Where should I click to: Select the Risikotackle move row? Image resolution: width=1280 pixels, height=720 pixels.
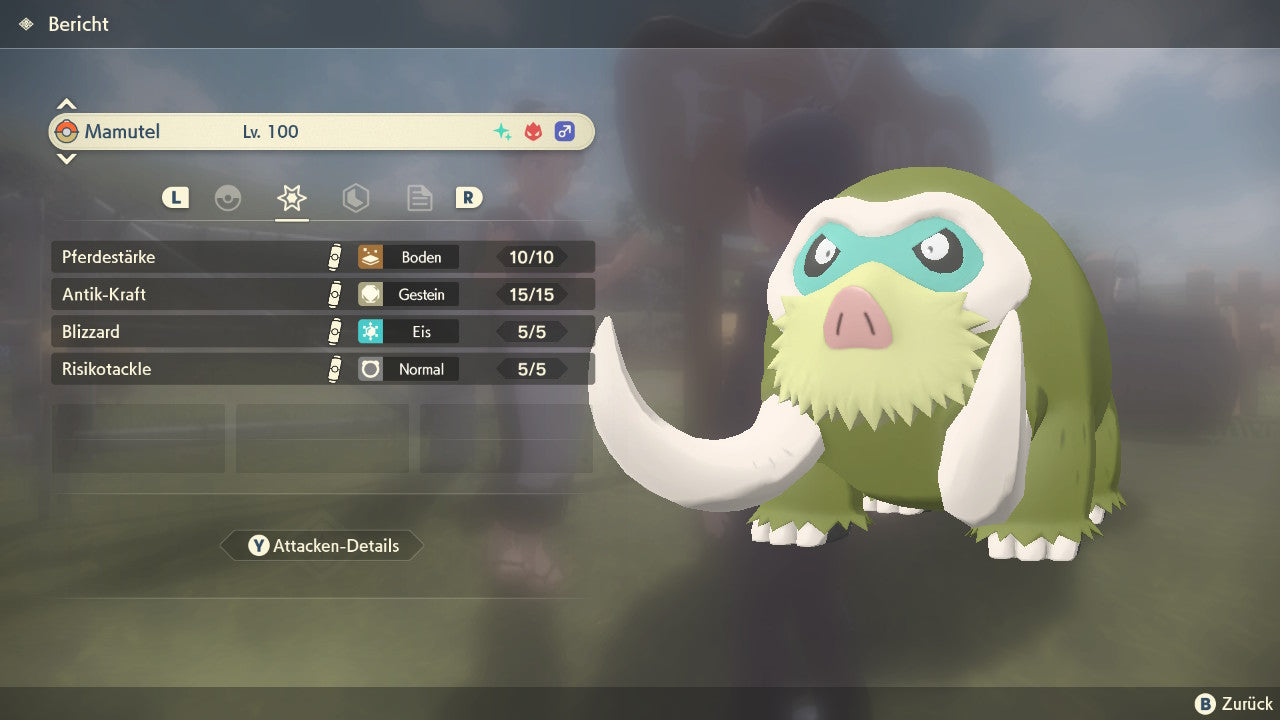(322, 369)
